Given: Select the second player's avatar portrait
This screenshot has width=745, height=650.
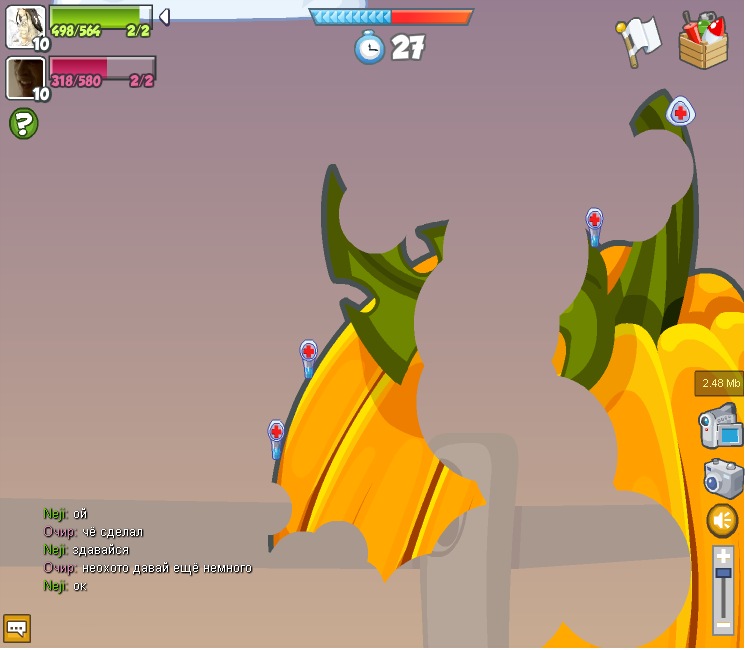Looking at the screenshot, I should coord(25,78).
